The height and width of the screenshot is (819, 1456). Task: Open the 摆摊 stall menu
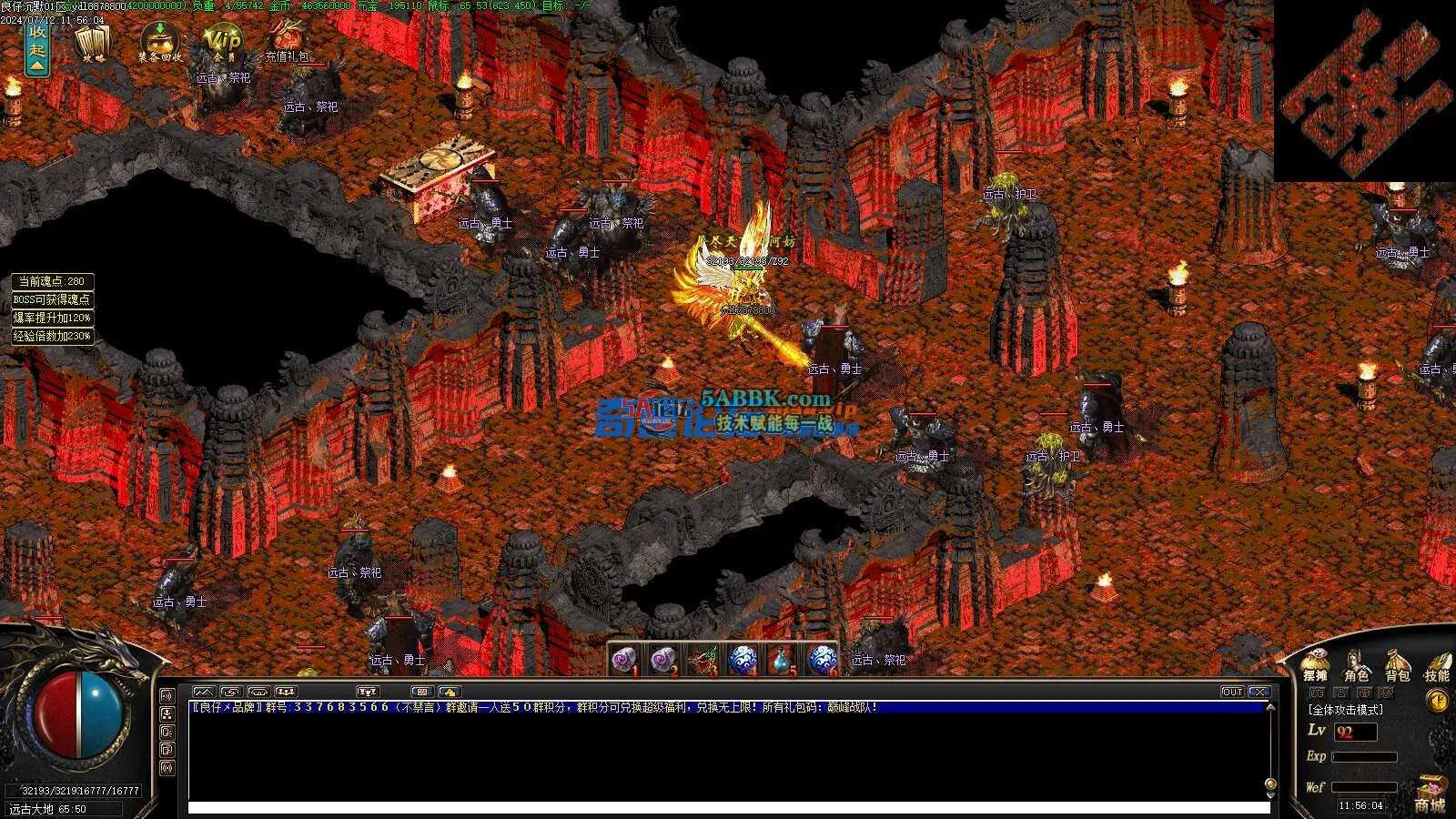pyautogui.click(x=1315, y=667)
